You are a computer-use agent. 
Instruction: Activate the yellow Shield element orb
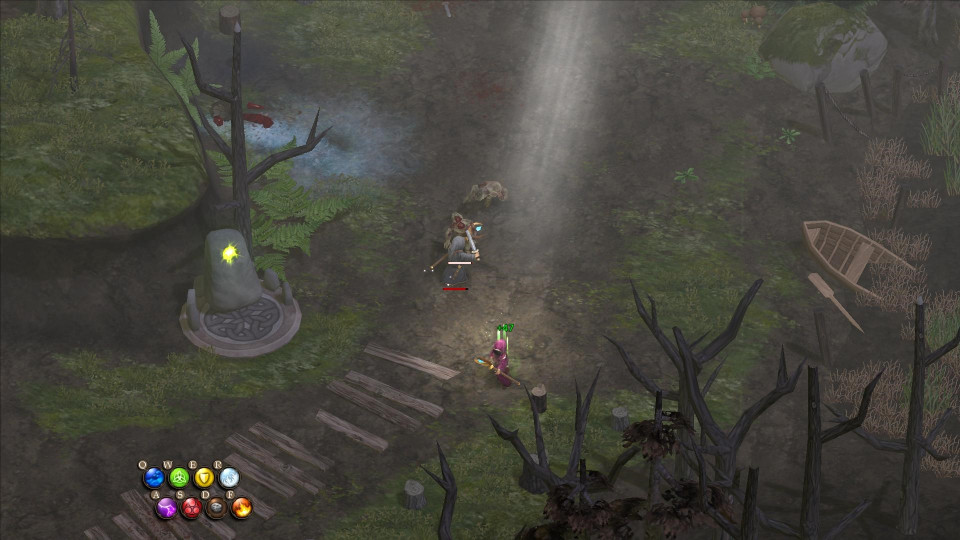click(204, 478)
